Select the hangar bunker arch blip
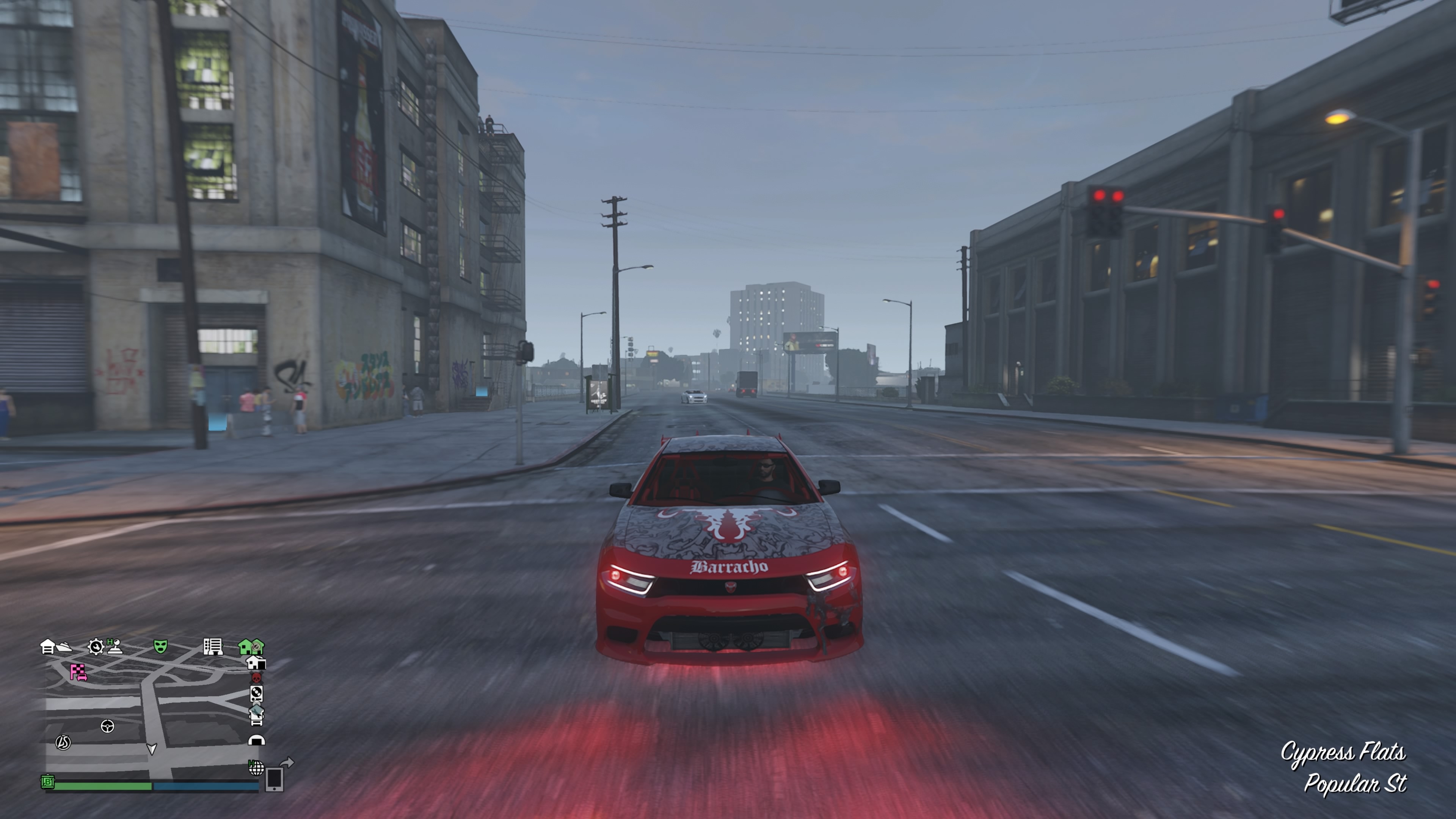 pos(257,740)
